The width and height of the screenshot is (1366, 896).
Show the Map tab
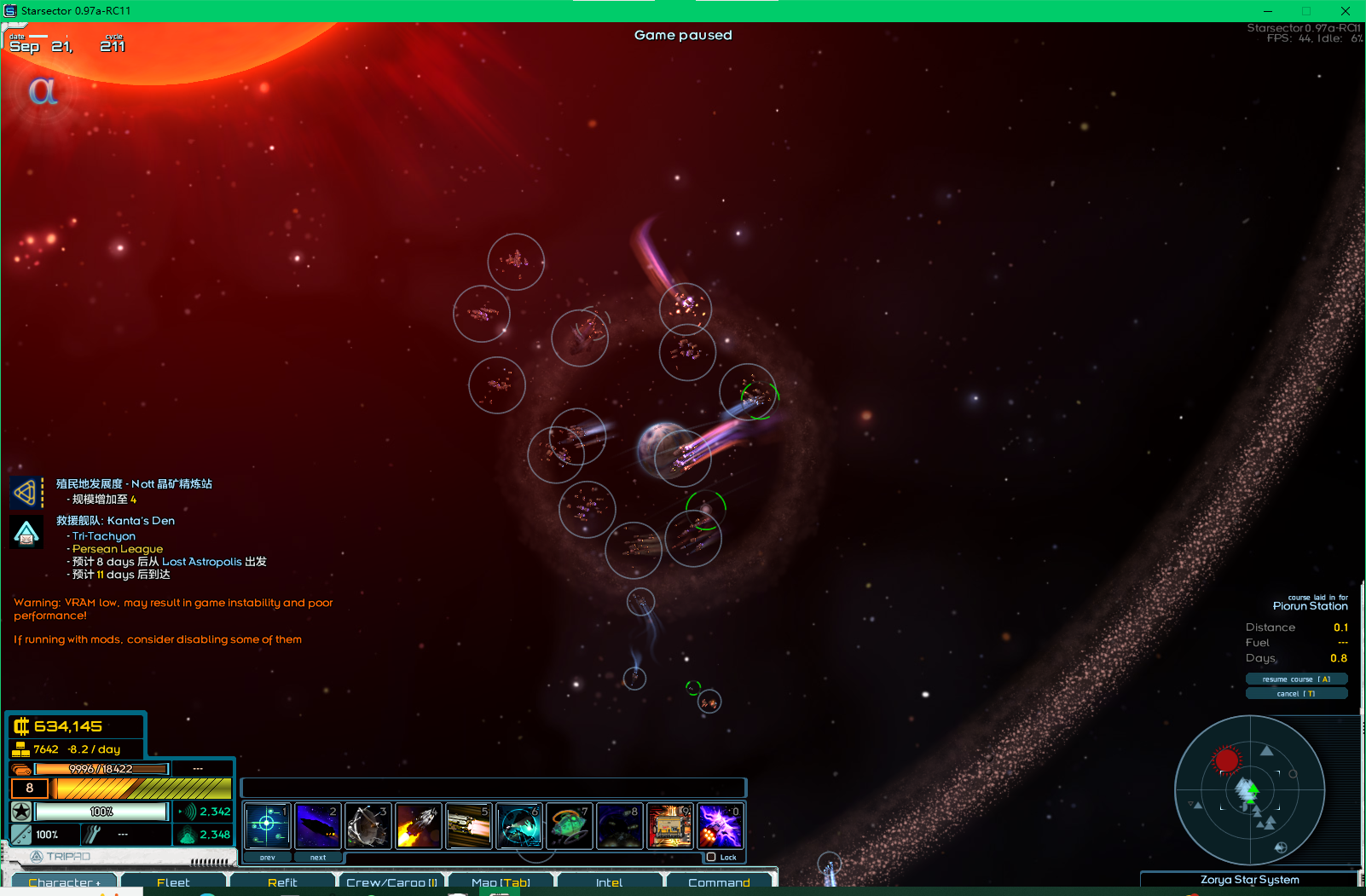tap(501, 882)
